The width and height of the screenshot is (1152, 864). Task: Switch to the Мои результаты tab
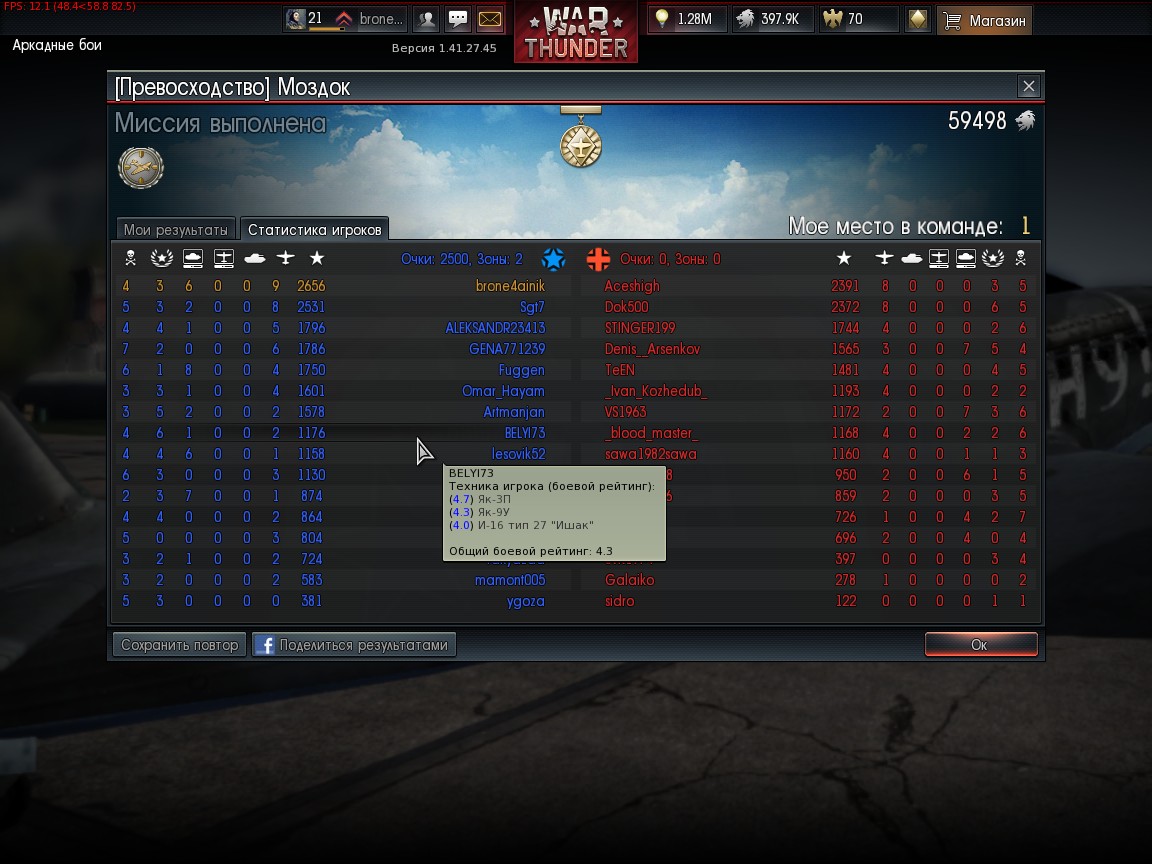(176, 230)
